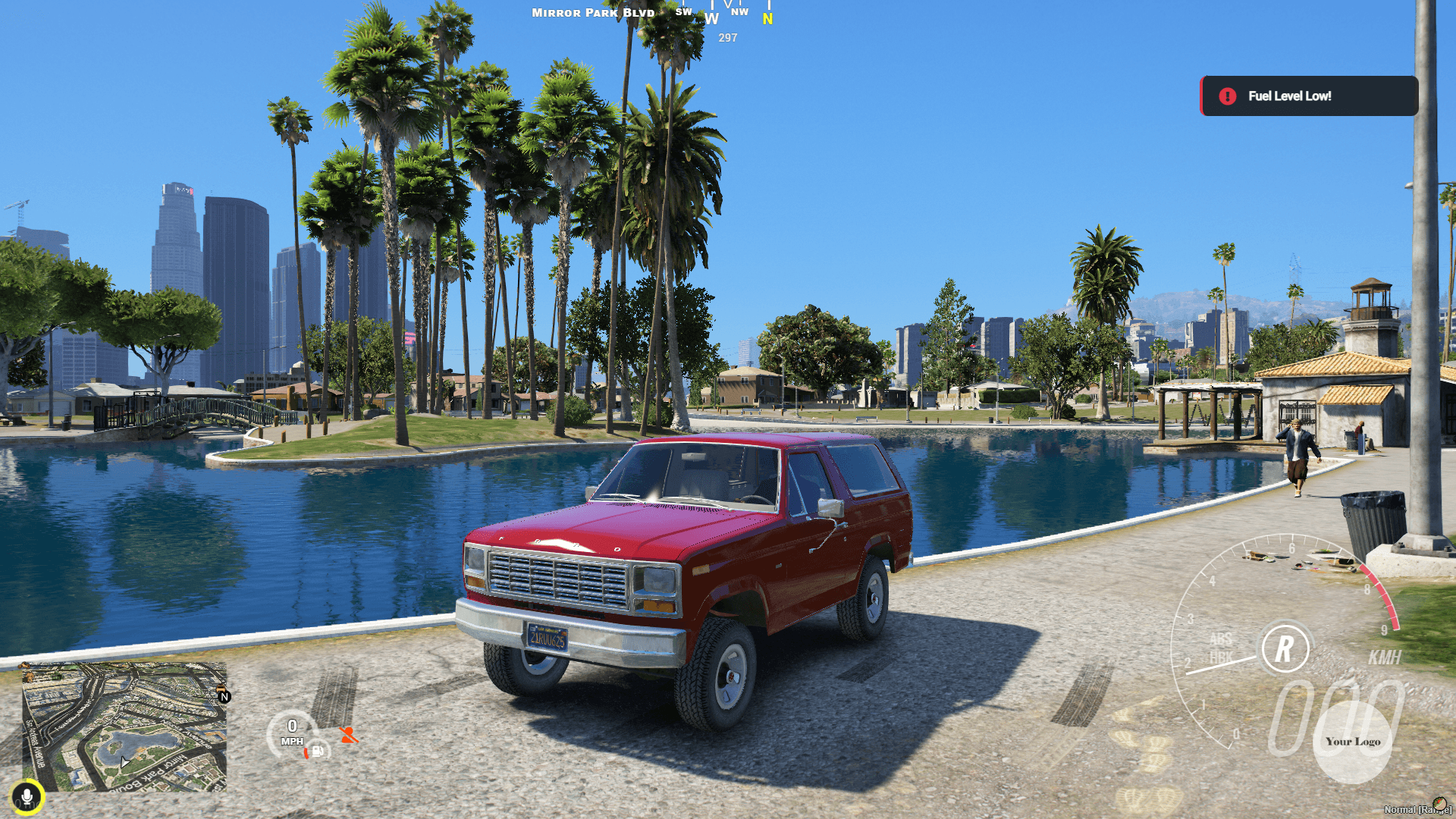The width and height of the screenshot is (1456, 819).
Task: Toggle the seatbelt by clicking its warning symbol
Action: (x=350, y=735)
